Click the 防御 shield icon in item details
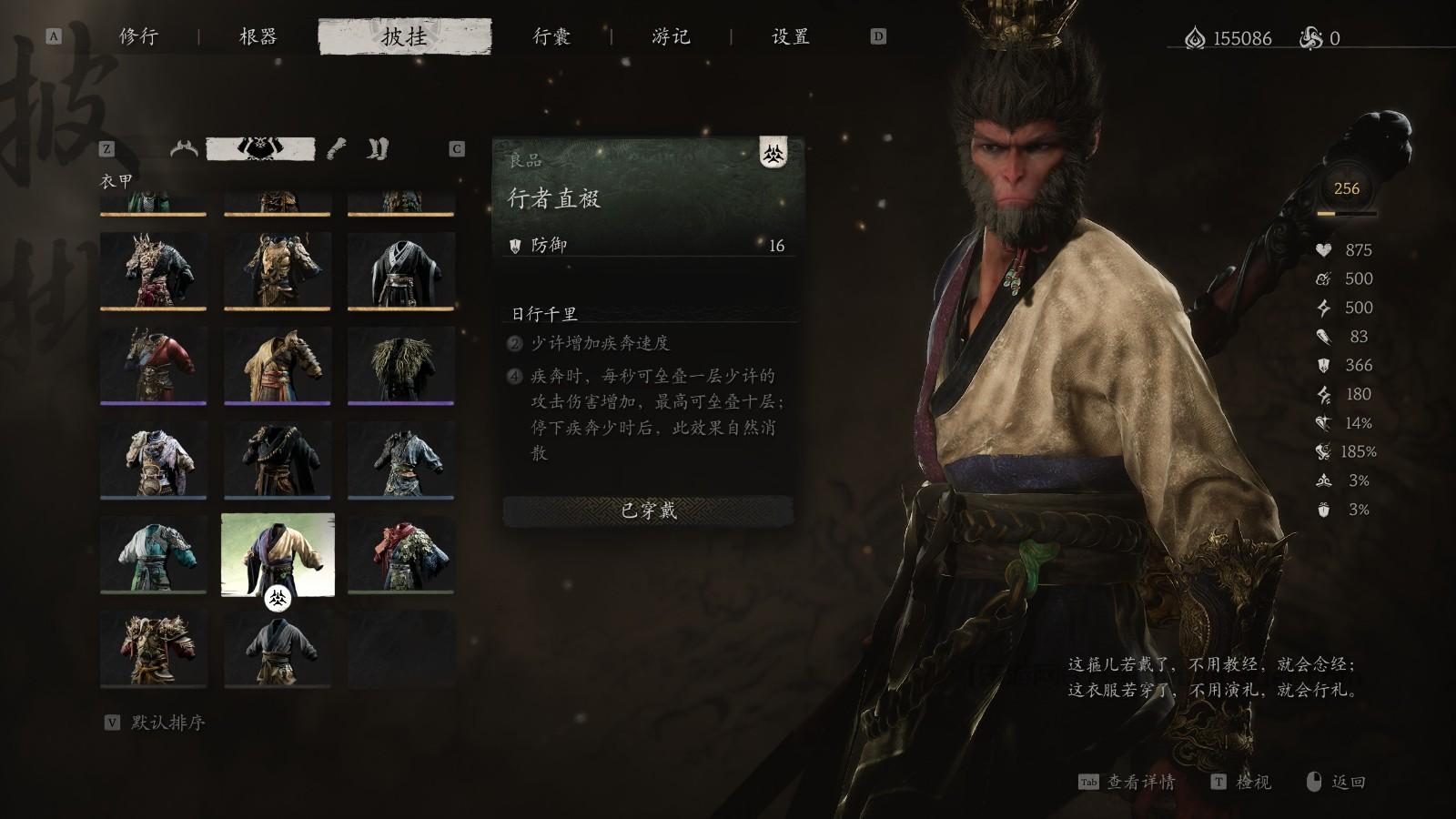The width and height of the screenshot is (1456, 819). click(x=516, y=247)
